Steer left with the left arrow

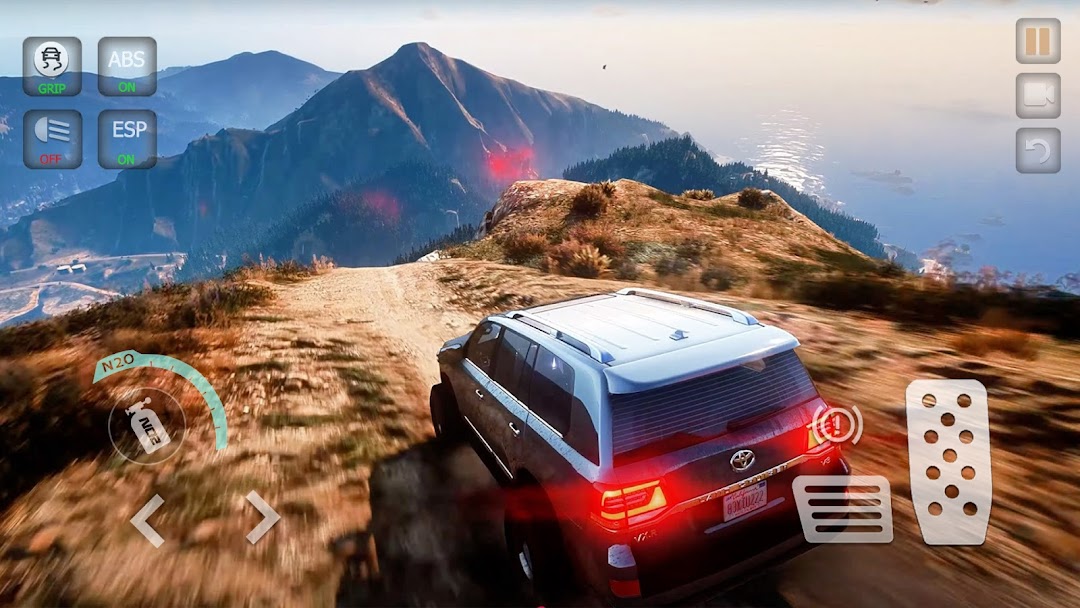coord(147,520)
